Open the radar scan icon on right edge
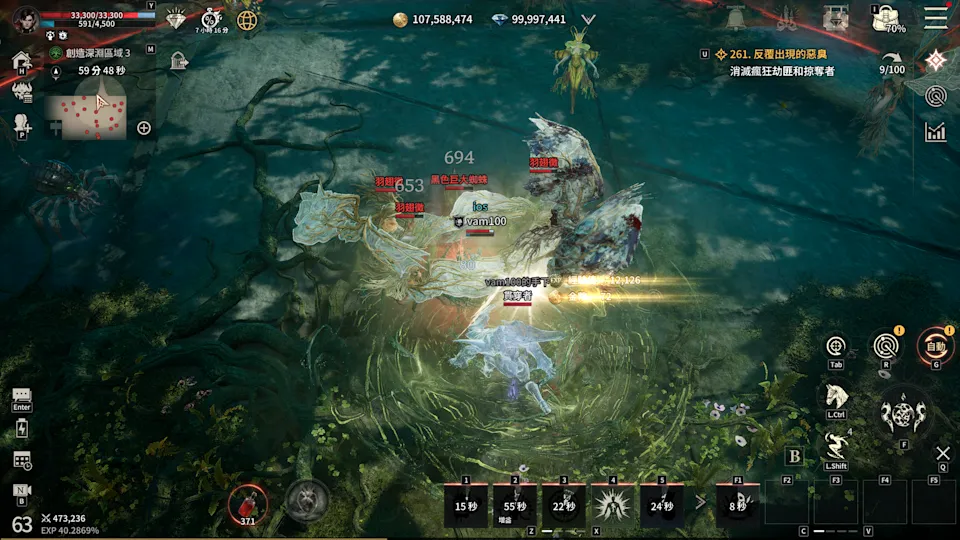Screen dimensions: 960x540 (936, 97)
